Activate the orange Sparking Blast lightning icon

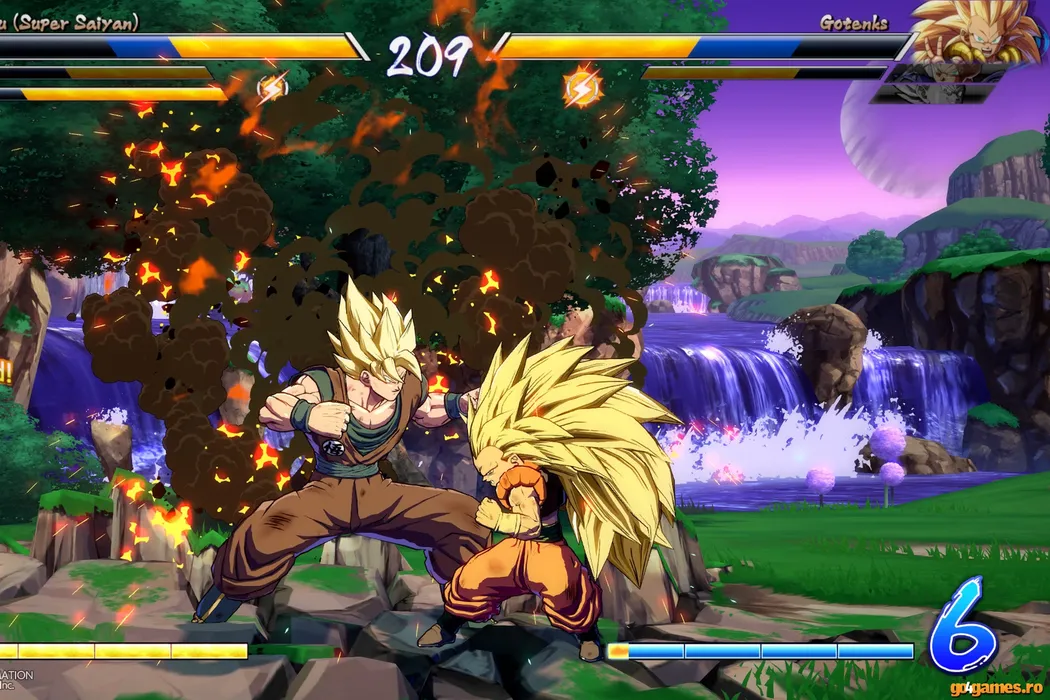[x=582, y=87]
